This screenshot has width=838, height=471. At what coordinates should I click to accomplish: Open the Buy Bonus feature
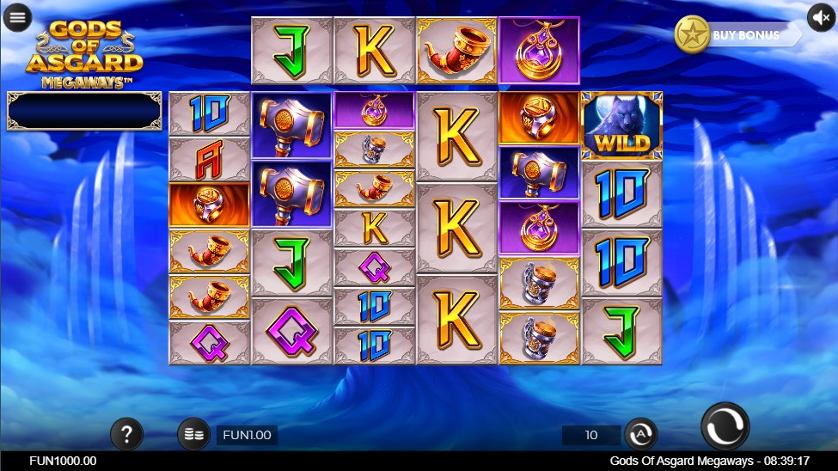(738, 35)
